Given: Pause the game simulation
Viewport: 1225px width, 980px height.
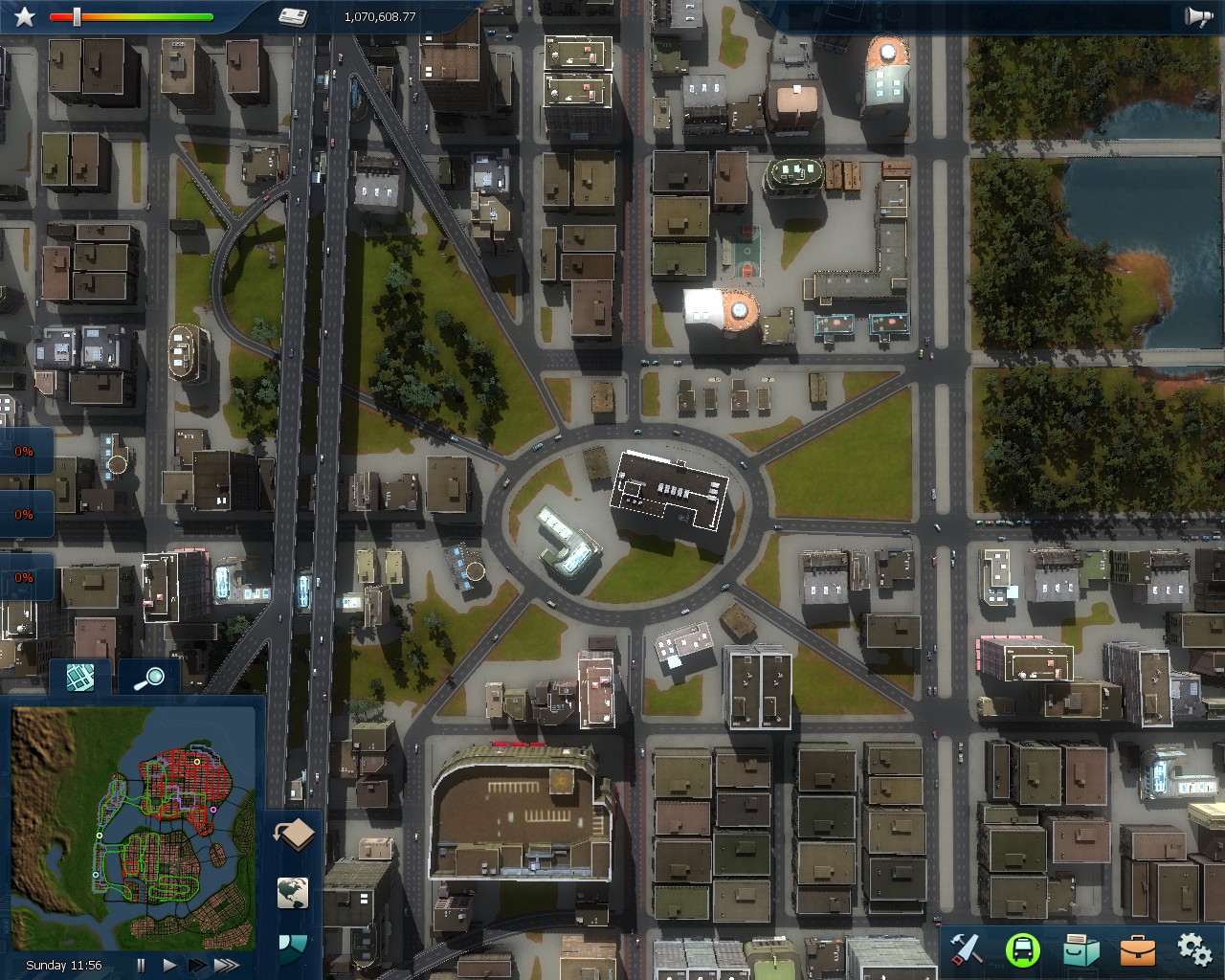Looking at the screenshot, I should tap(142, 966).
